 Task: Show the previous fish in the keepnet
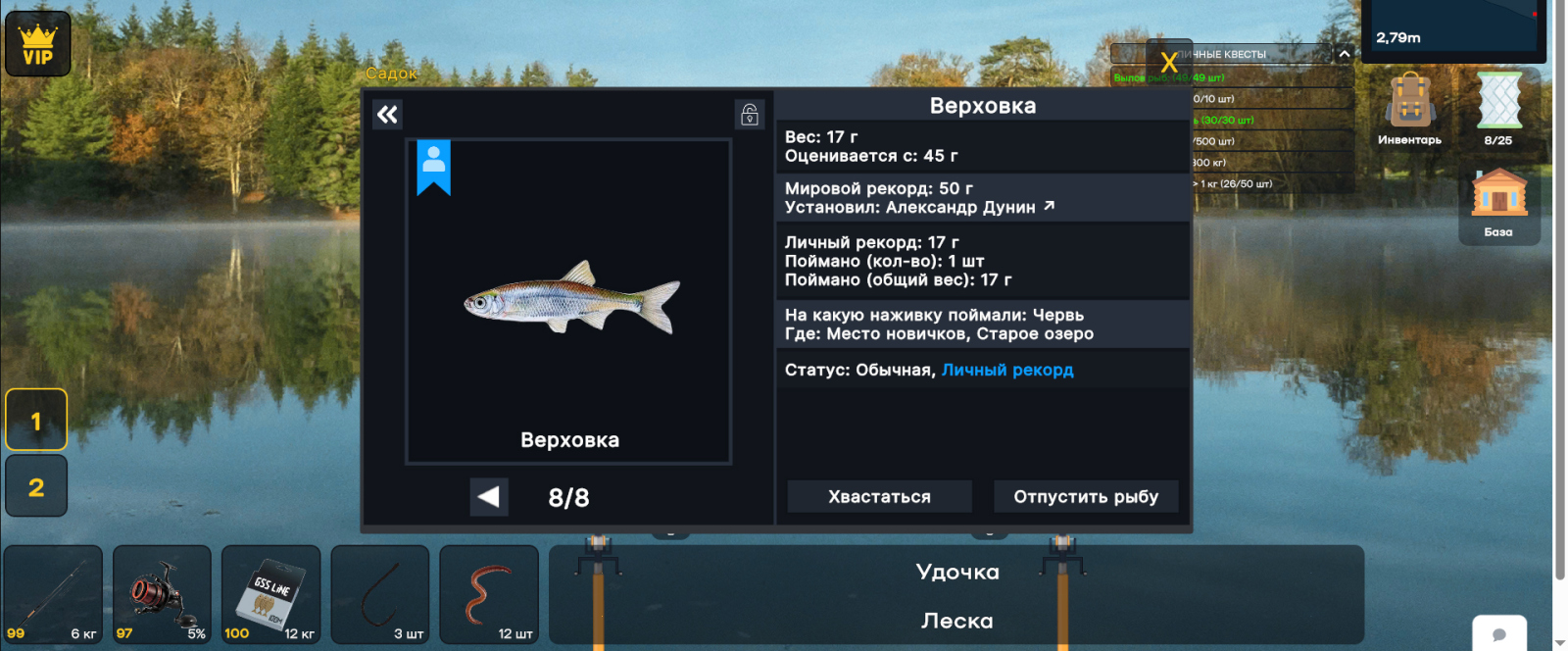tap(488, 497)
